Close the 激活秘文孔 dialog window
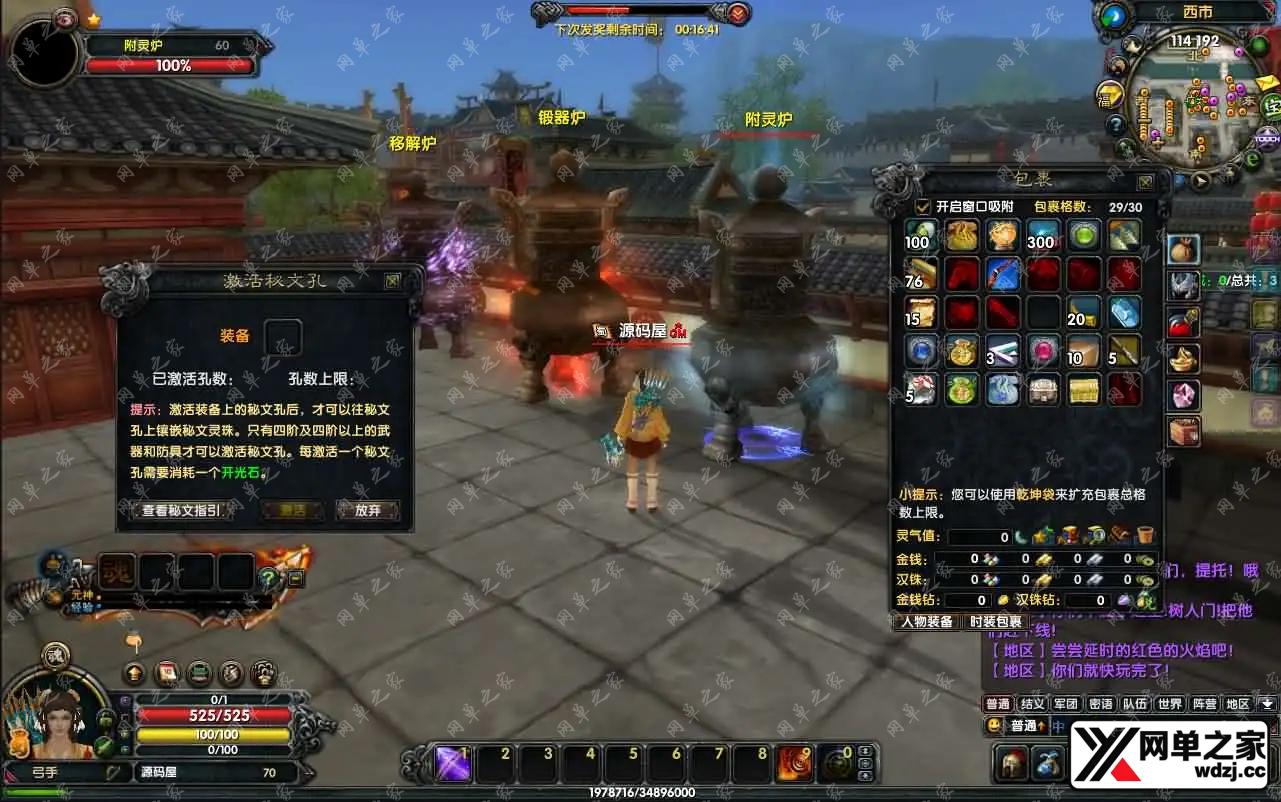 click(393, 281)
